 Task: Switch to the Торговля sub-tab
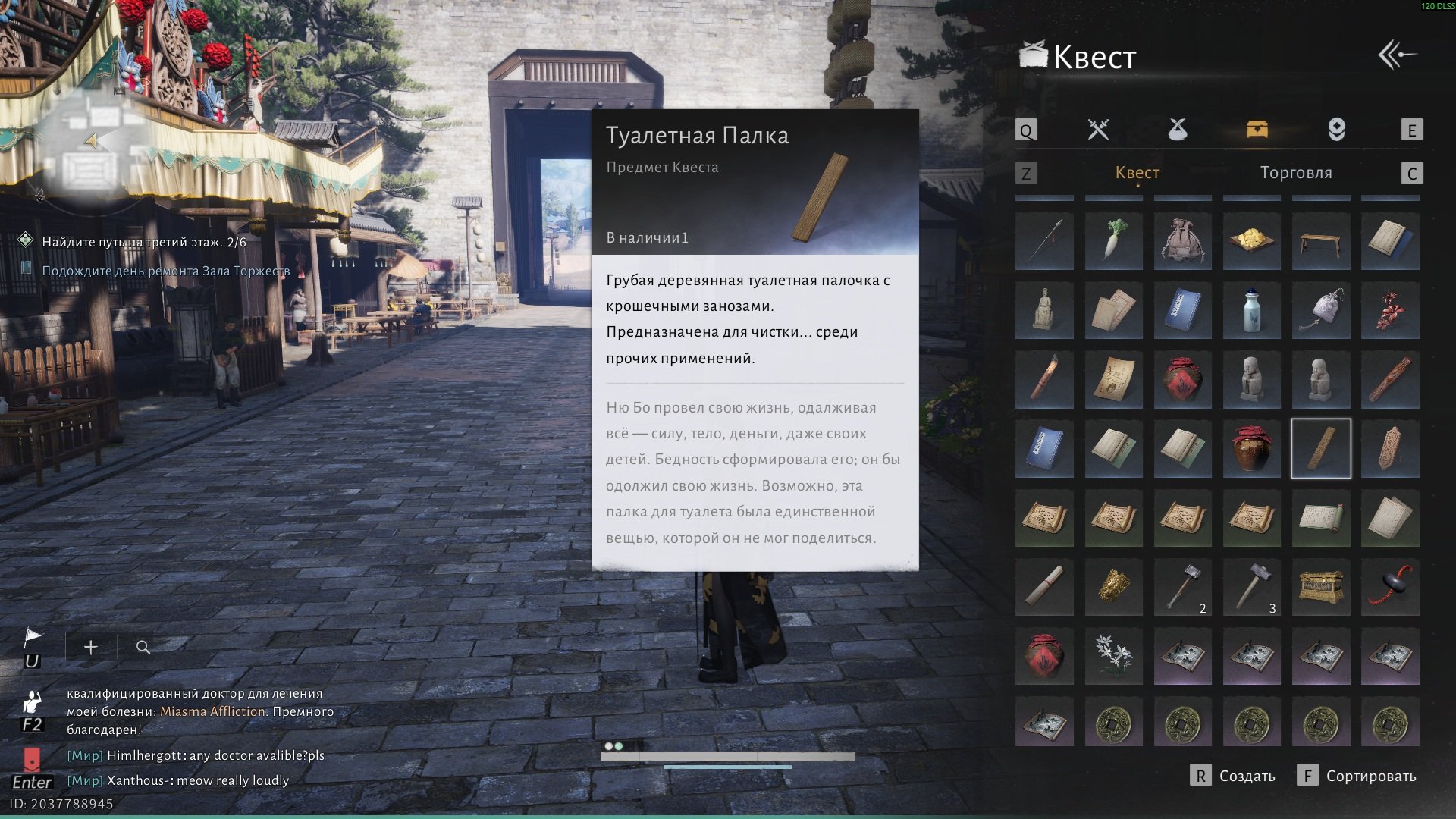point(1295,173)
